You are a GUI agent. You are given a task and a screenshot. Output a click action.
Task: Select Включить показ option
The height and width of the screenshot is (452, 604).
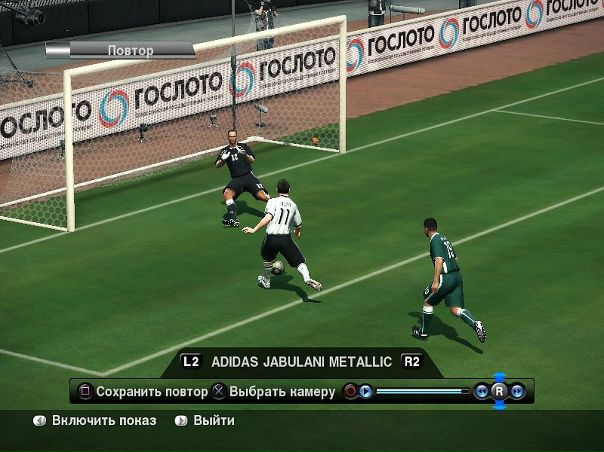(x=104, y=421)
